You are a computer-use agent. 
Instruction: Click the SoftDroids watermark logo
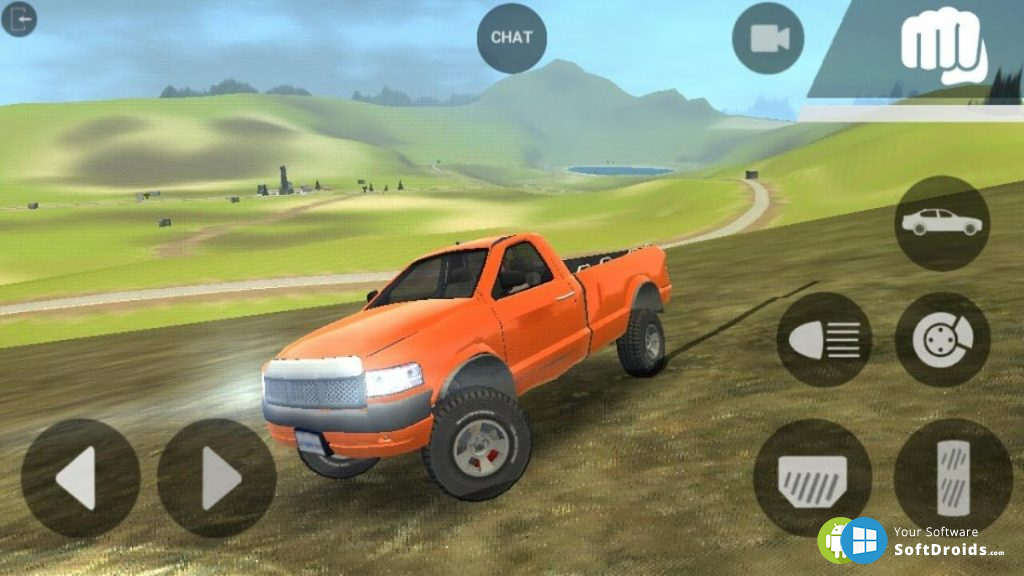click(x=912, y=541)
